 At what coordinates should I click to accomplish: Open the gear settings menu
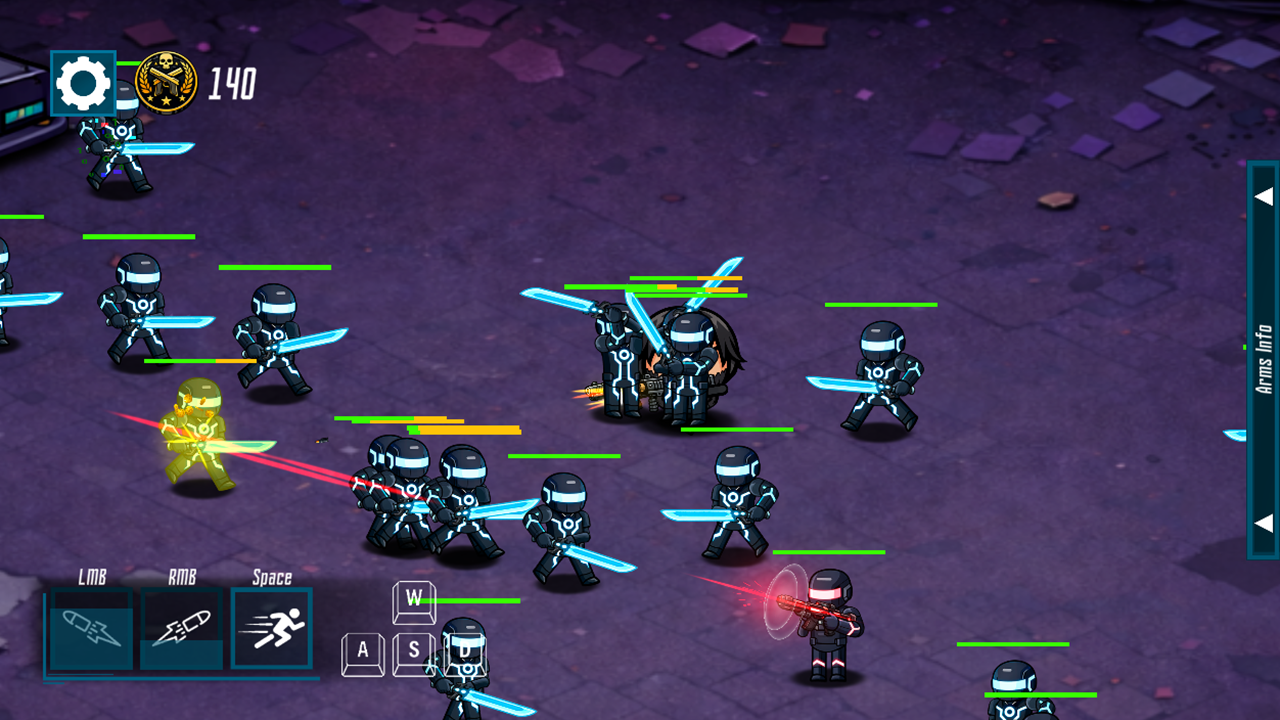(x=83, y=84)
